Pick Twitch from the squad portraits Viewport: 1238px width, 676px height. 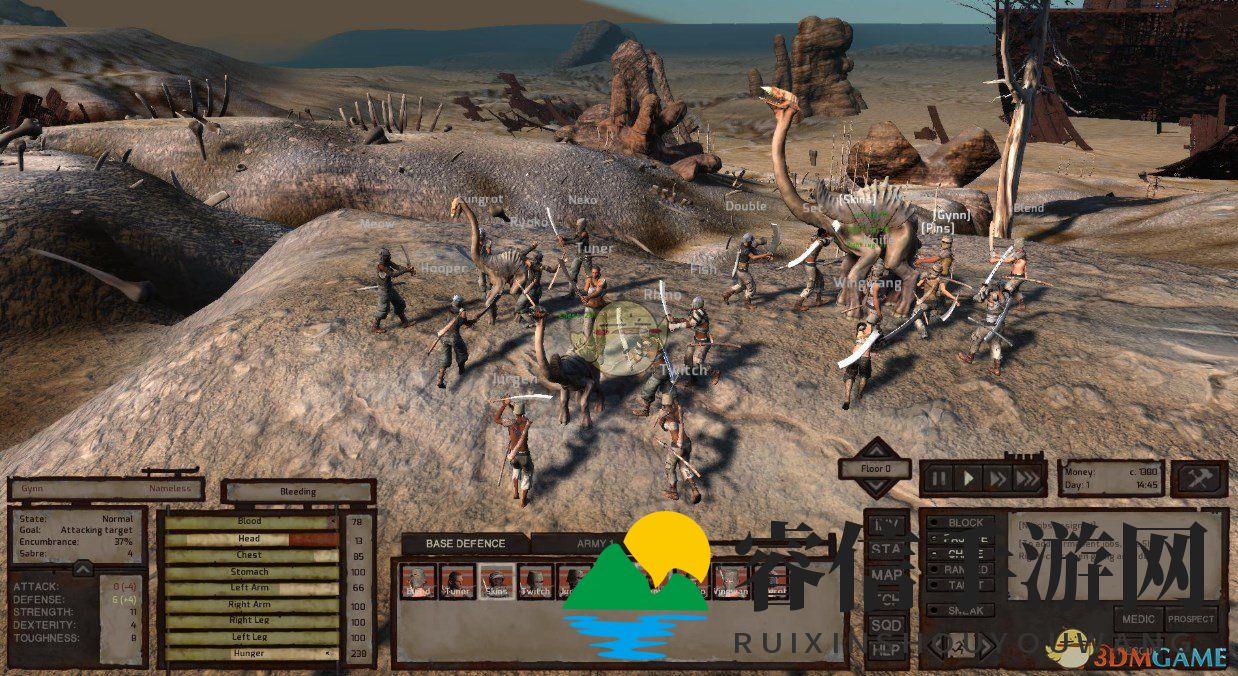pyautogui.click(x=535, y=579)
